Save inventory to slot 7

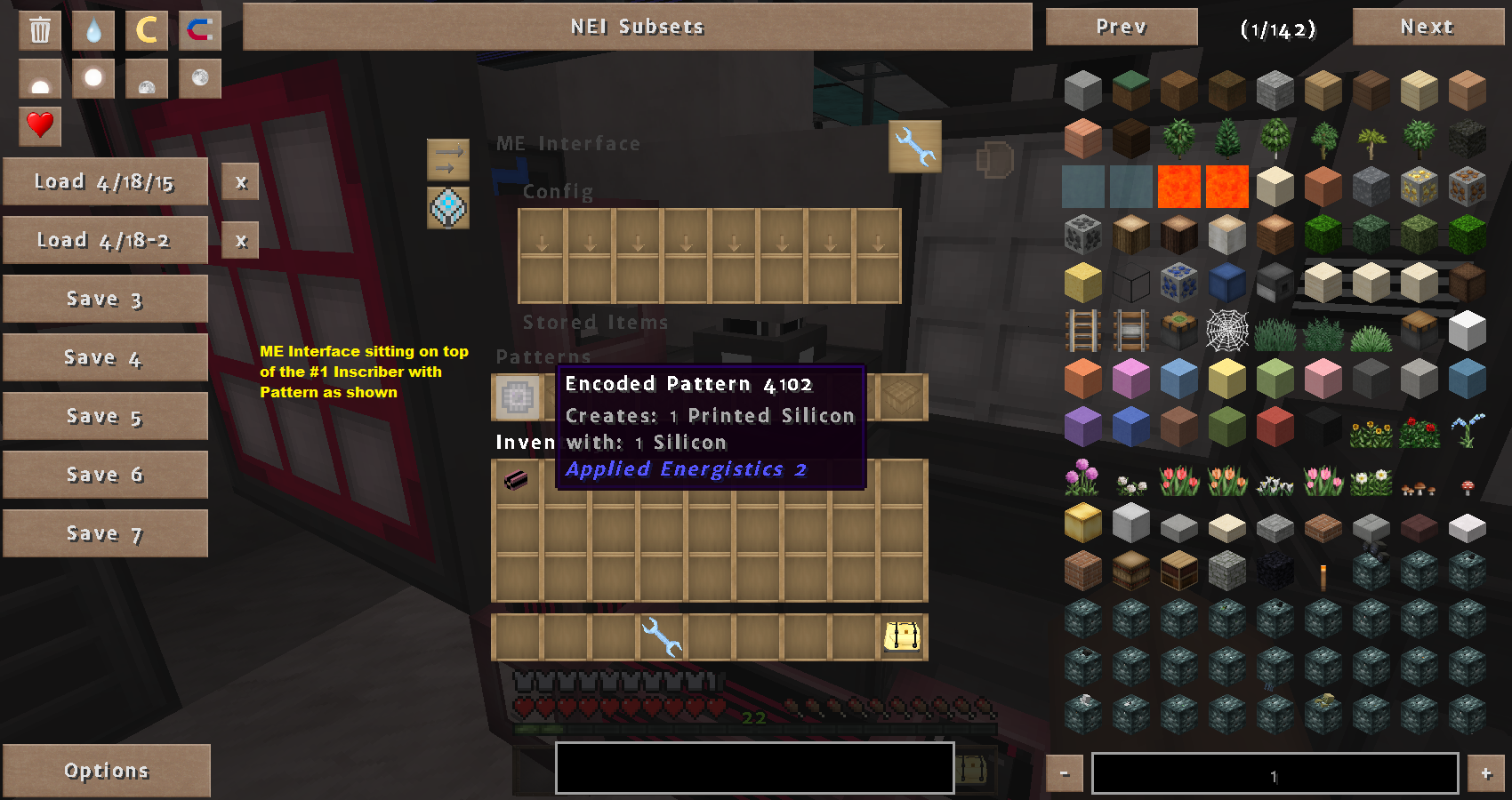(x=105, y=534)
